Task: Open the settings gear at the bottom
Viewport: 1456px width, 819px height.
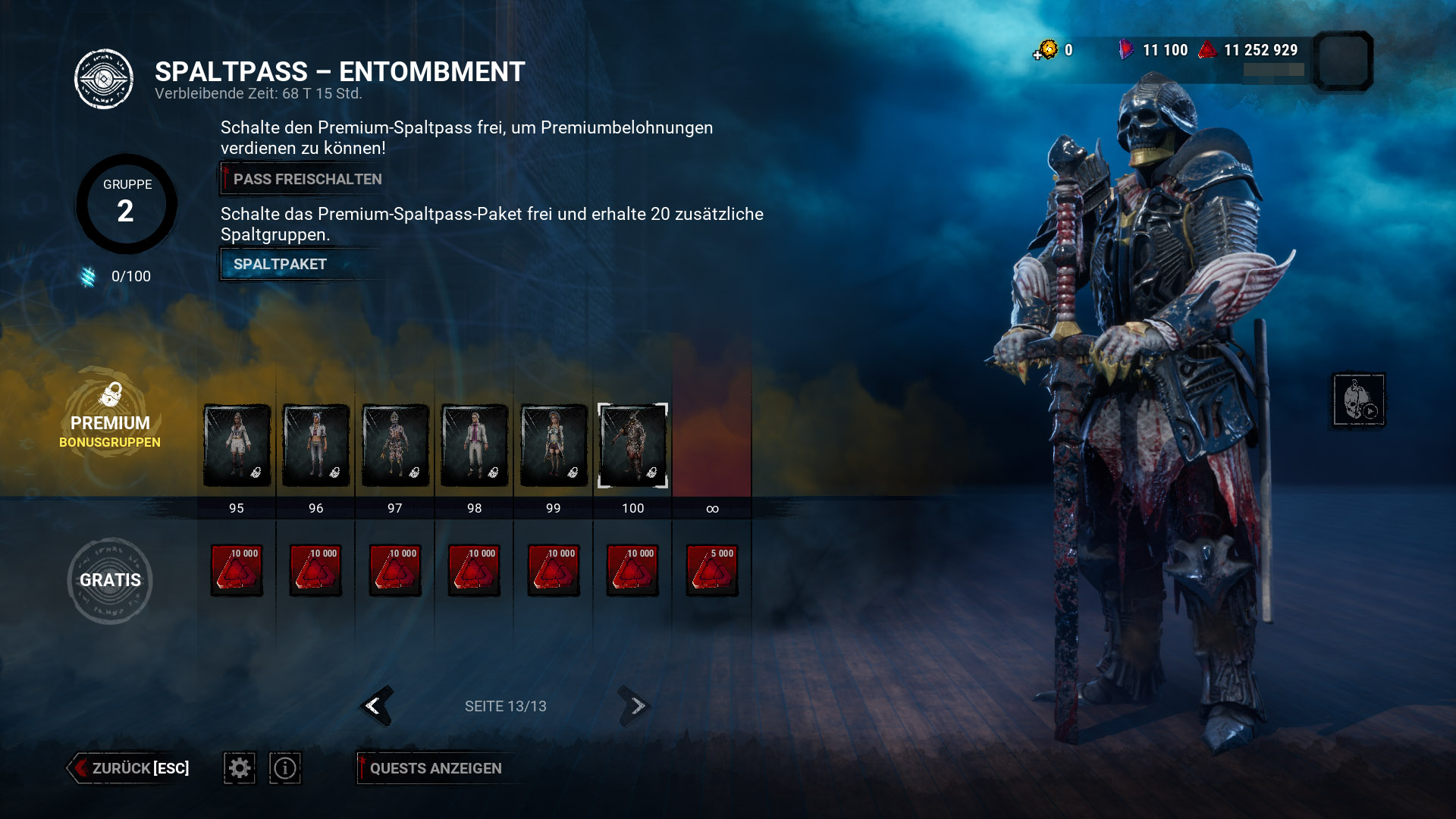Action: click(239, 768)
